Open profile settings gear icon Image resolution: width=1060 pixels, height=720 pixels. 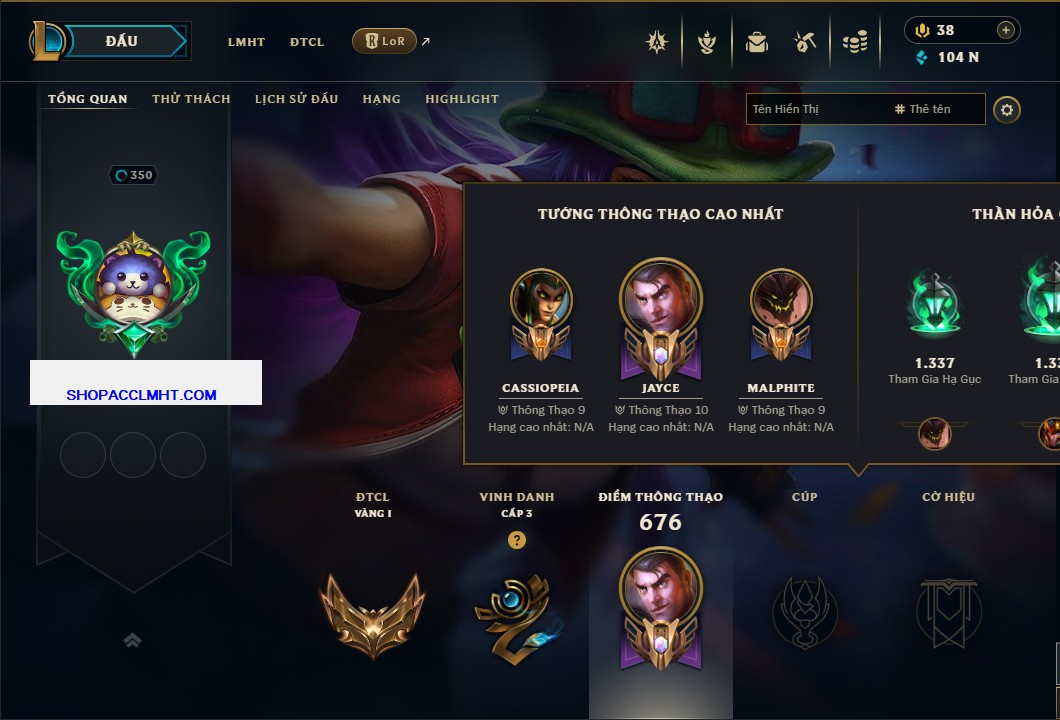point(1006,109)
